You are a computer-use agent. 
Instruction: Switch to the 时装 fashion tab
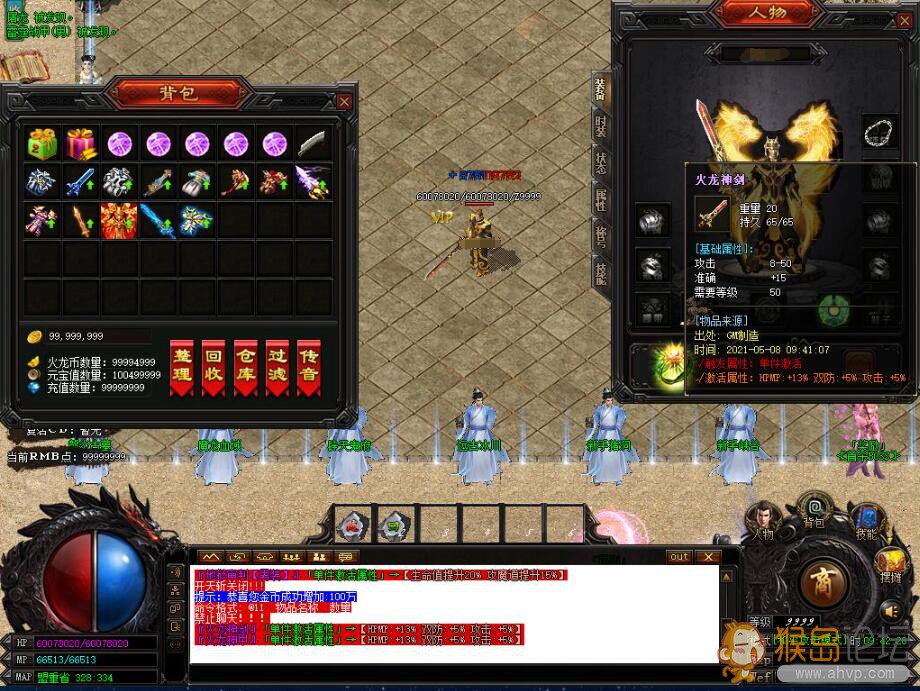(x=600, y=124)
